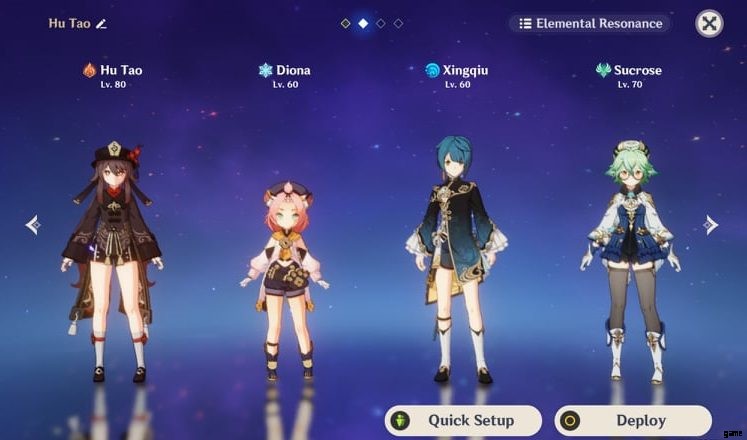This screenshot has width=747, height=440.
Task: Switch to the first party page indicator
Action: (346, 23)
